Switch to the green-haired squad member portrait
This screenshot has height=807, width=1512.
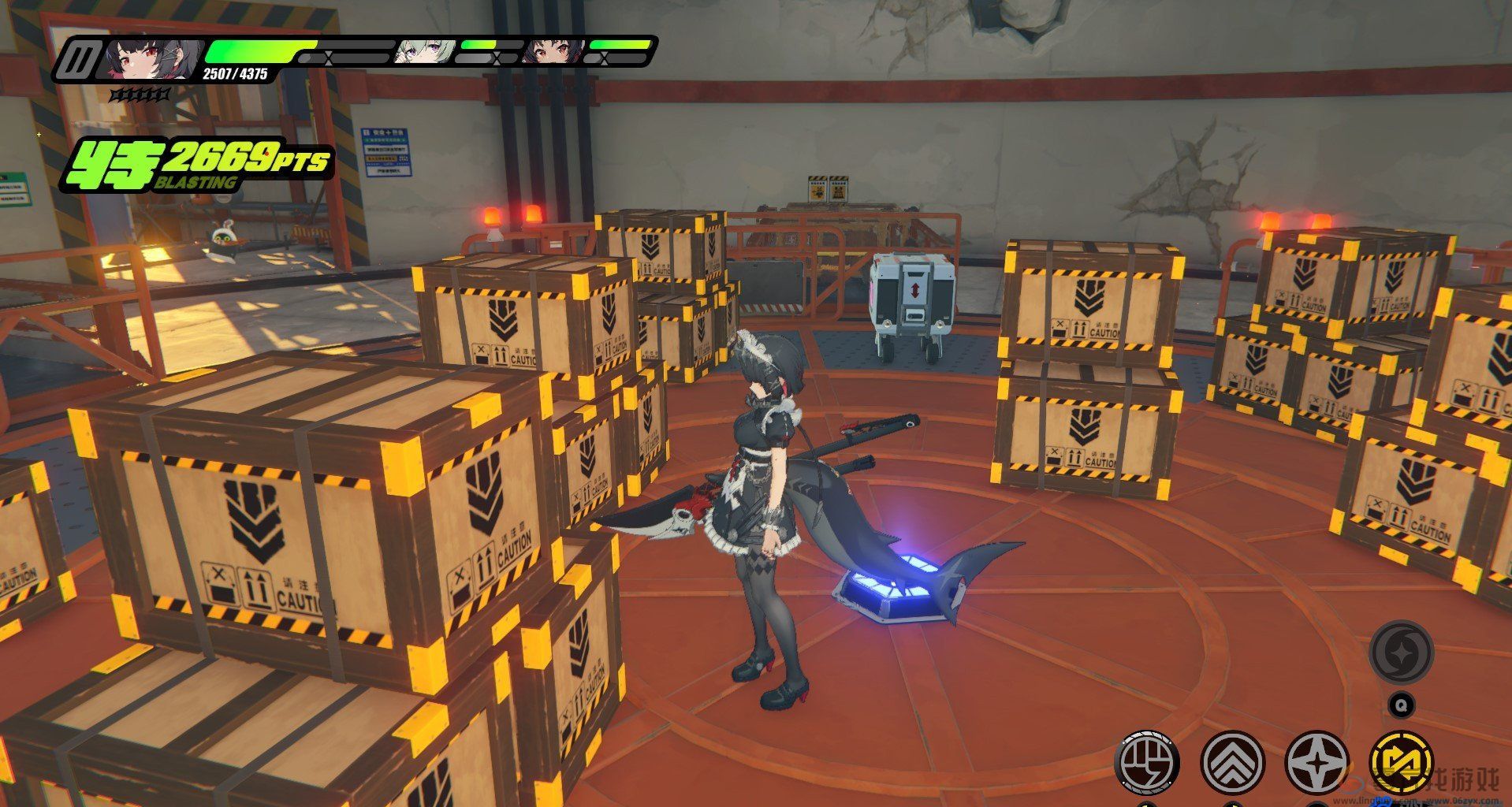423,52
